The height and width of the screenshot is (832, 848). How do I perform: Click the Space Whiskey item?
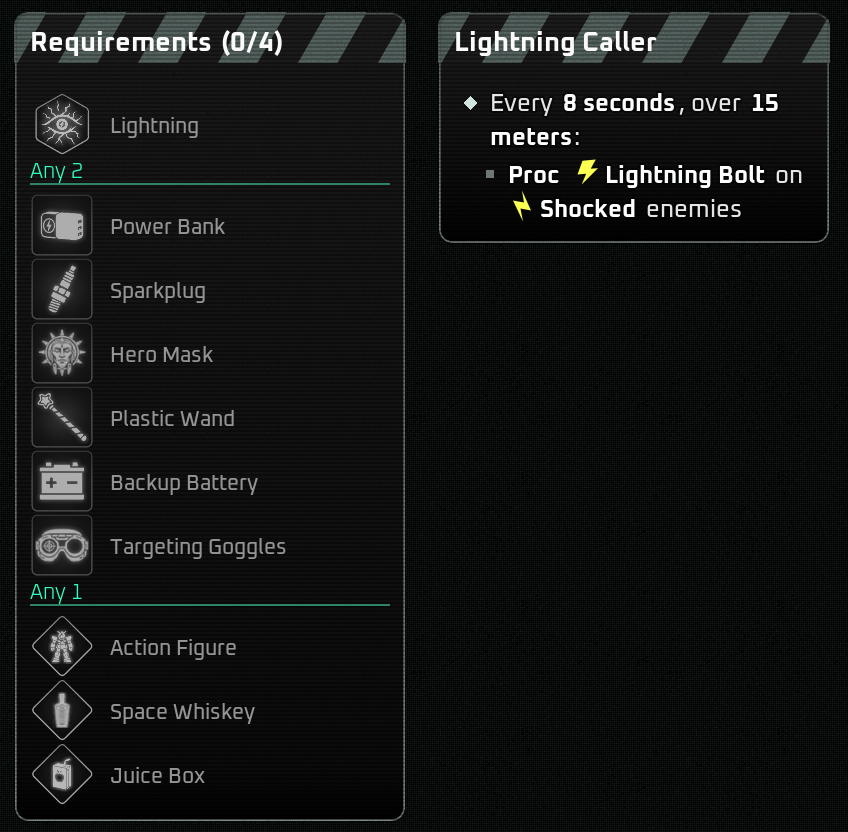click(x=62, y=711)
